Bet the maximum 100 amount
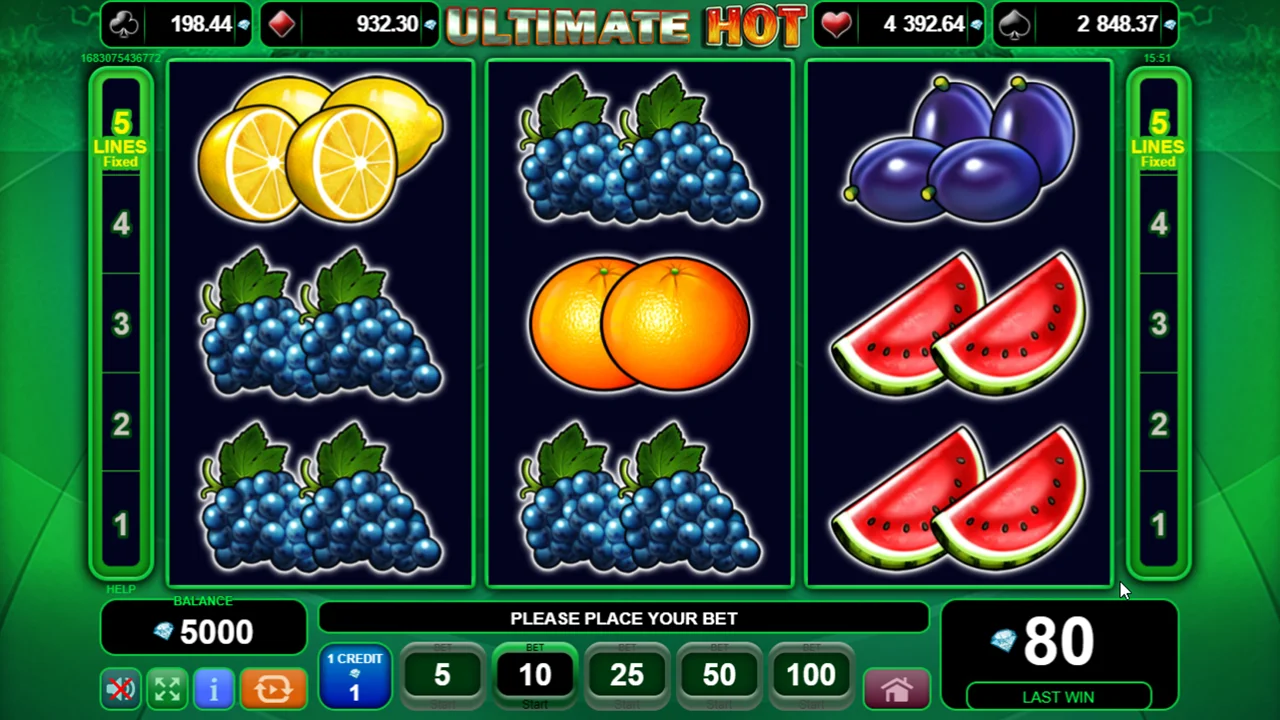Screen dimensions: 1280x720 (811, 676)
